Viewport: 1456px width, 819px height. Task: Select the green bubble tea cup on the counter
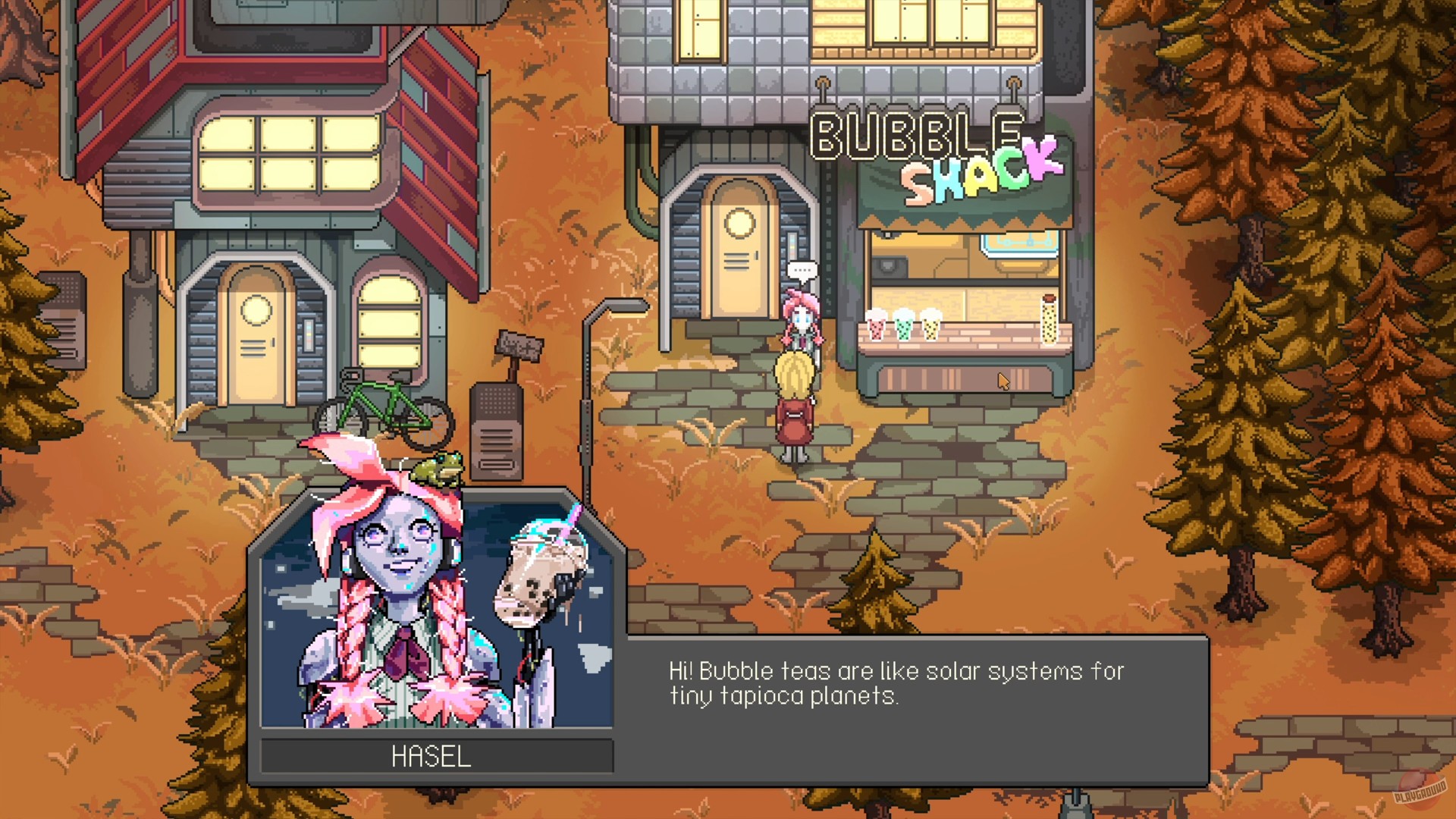(x=904, y=328)
